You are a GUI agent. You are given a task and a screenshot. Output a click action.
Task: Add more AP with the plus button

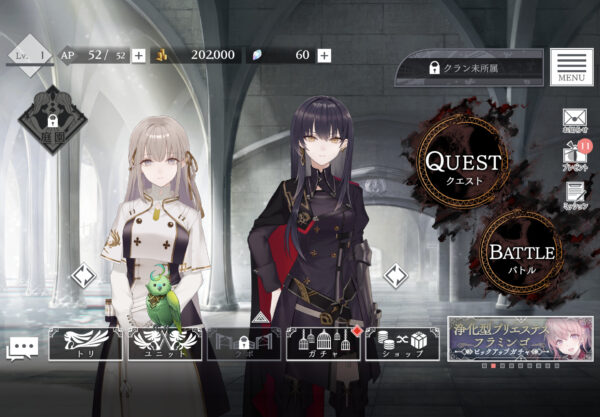coord(138,55)
